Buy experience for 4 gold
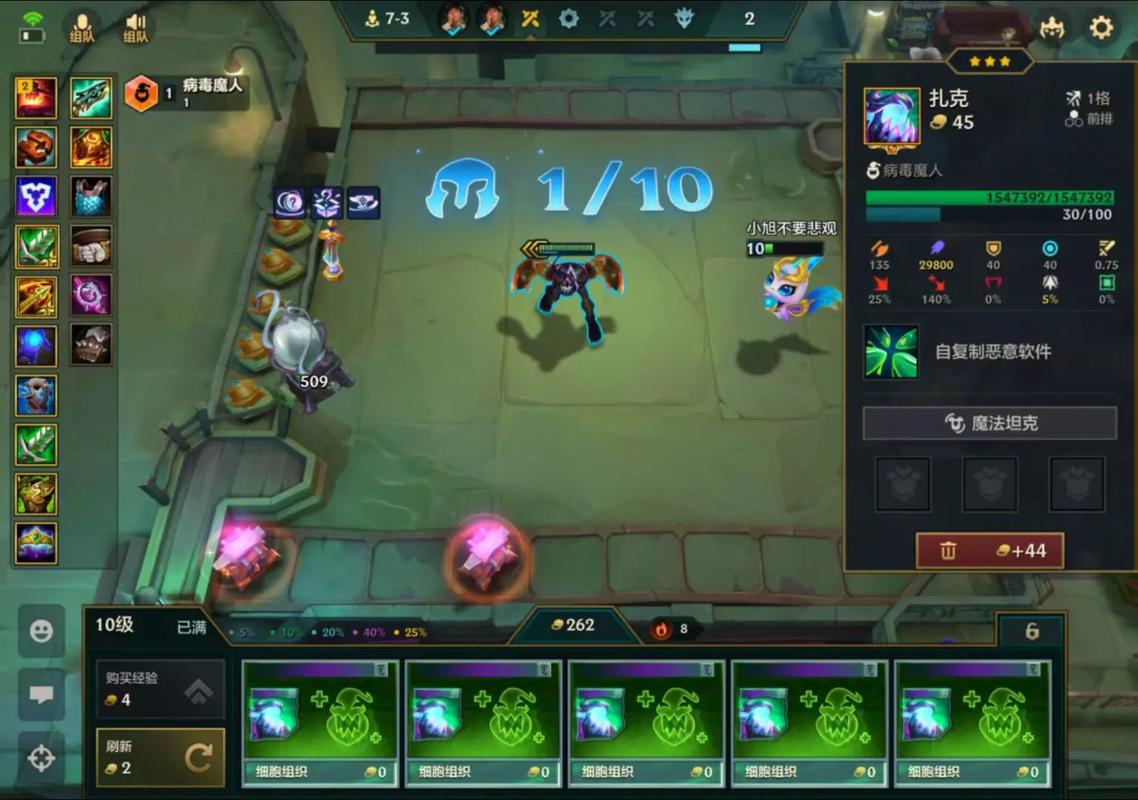 pyautogui.click(x=160, y=689)
